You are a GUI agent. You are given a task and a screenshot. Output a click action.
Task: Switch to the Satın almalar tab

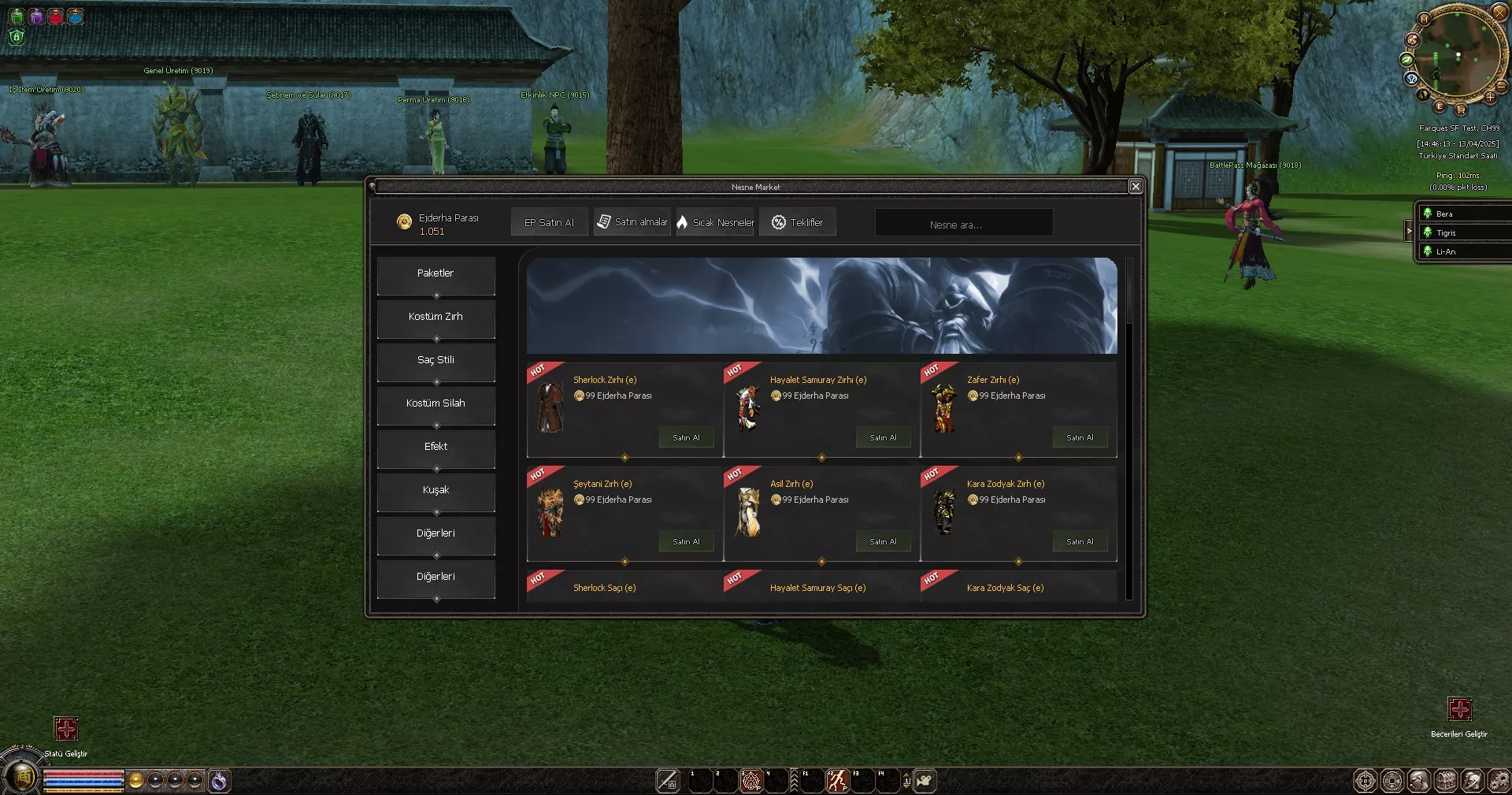click(x=632, y=222)
